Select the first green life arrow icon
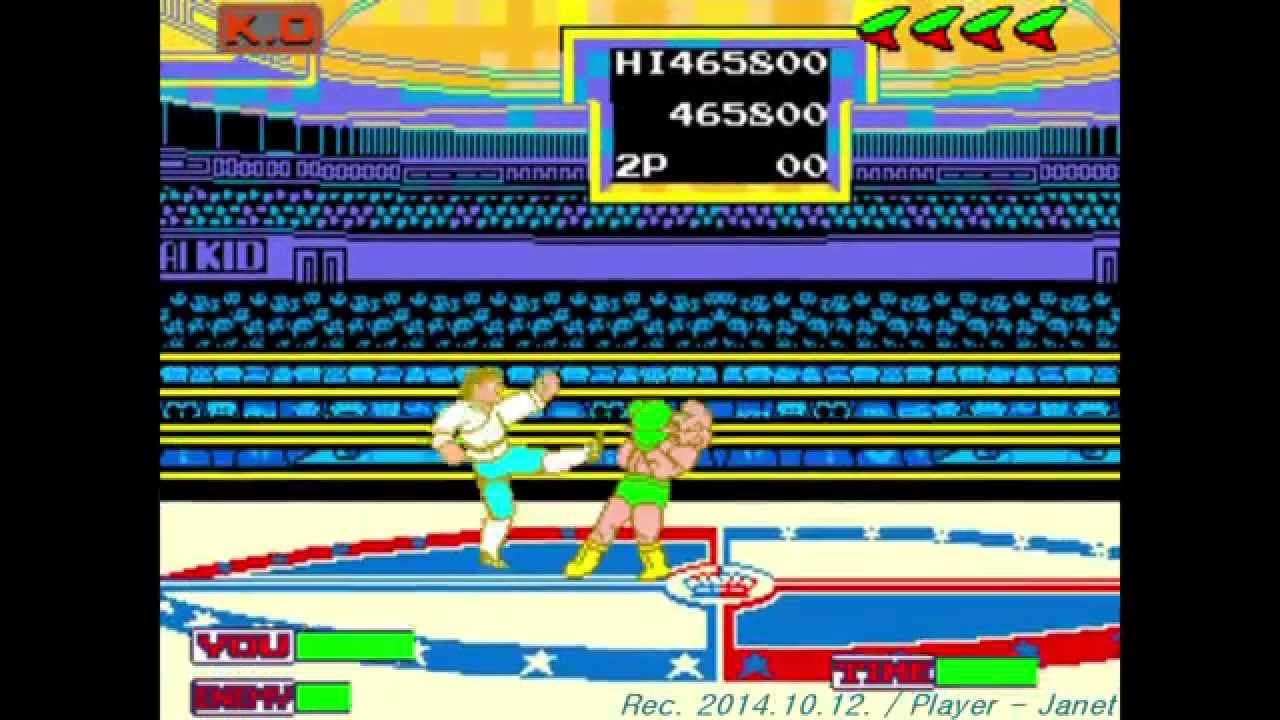The width and height of the screenshot is (1280, 720). (889, 25)
